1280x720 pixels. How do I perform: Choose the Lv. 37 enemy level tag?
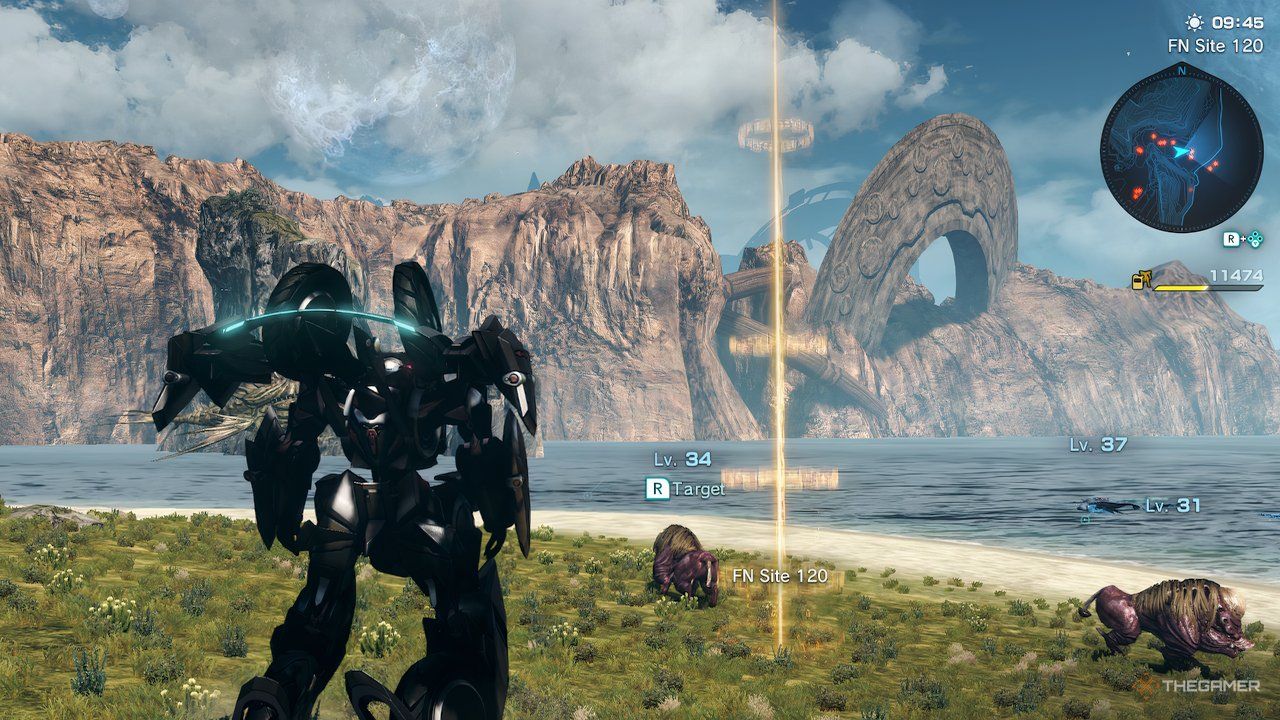1098,445
